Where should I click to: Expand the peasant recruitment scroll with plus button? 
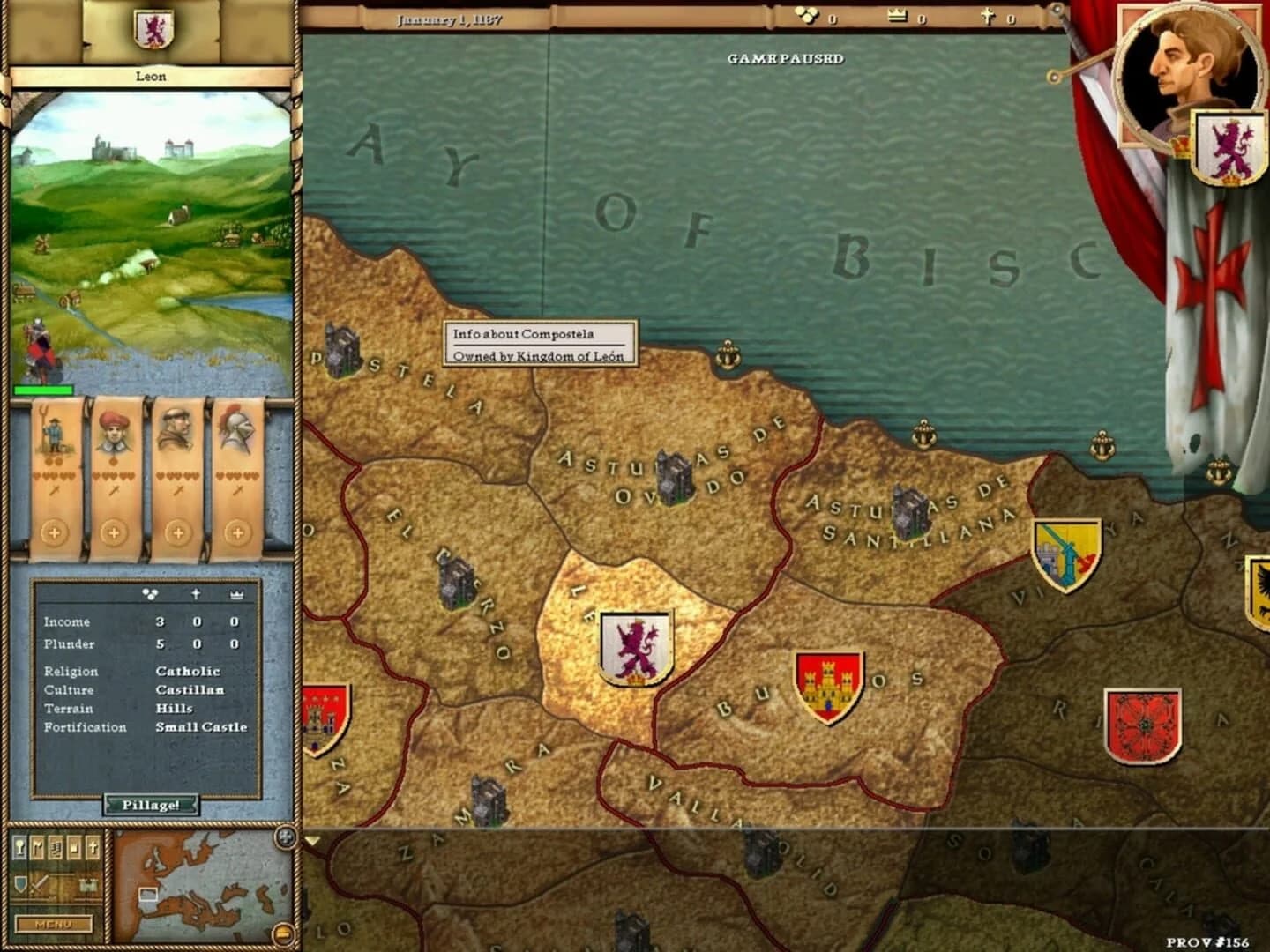click(x=56, y=532)
